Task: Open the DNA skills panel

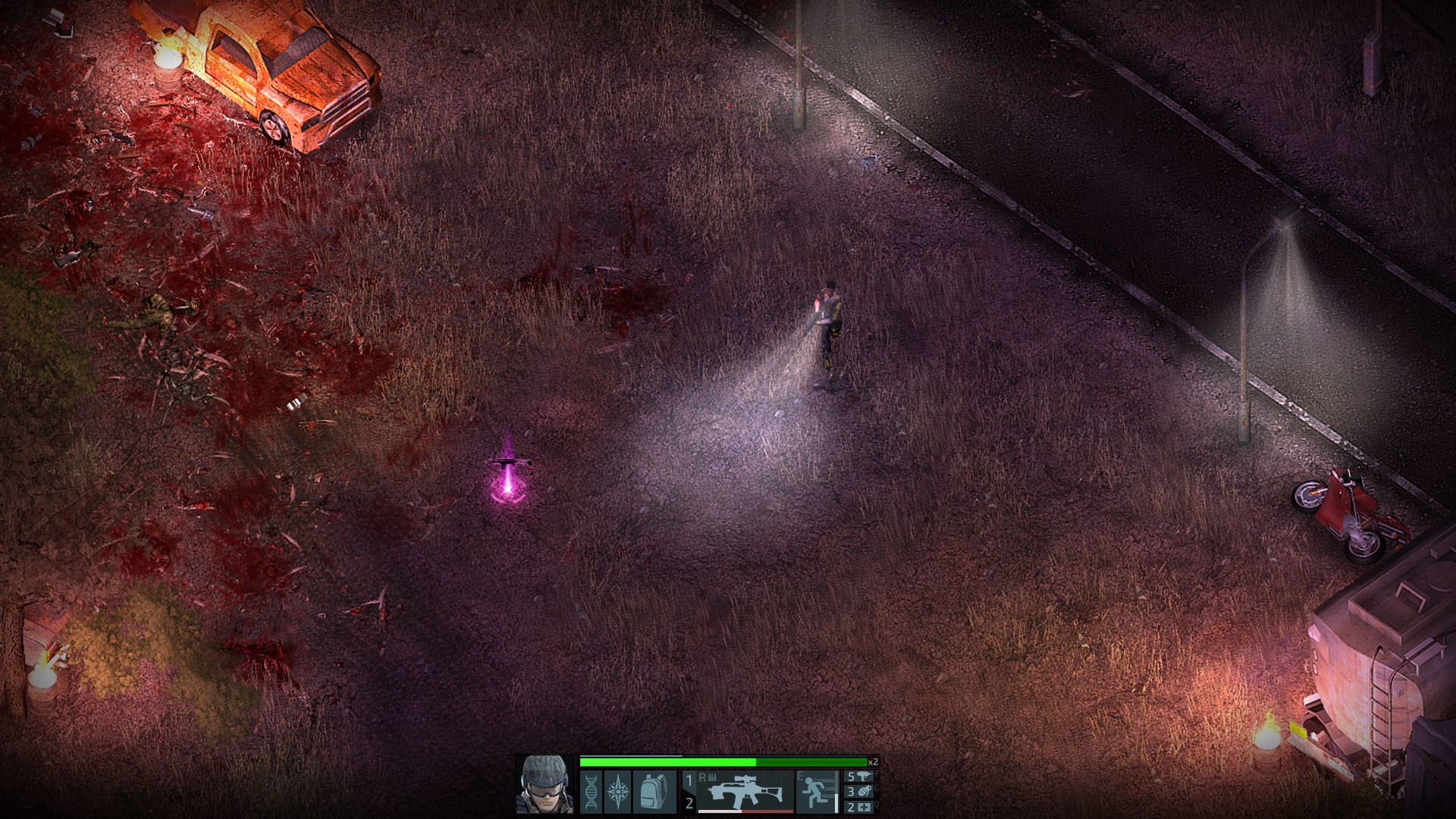Action: (591, 792)
